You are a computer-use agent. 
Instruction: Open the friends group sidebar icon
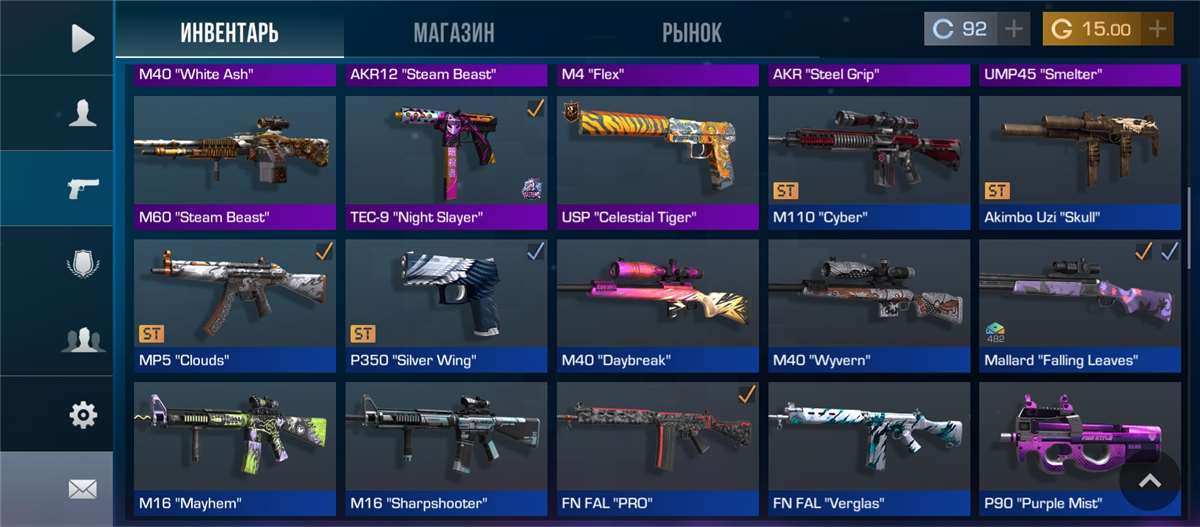(82, 339)
